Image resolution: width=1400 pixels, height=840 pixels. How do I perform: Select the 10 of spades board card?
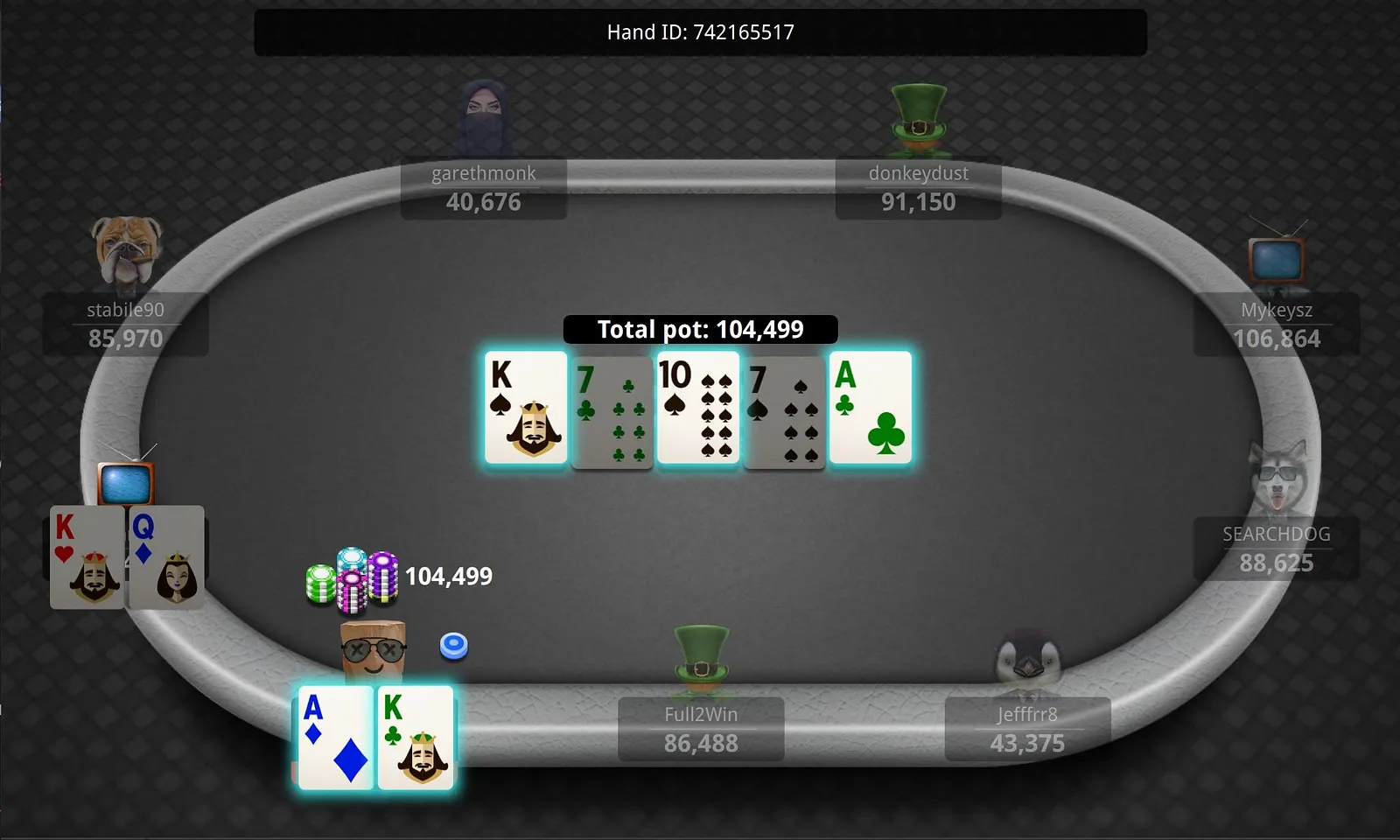coord(698,408)
